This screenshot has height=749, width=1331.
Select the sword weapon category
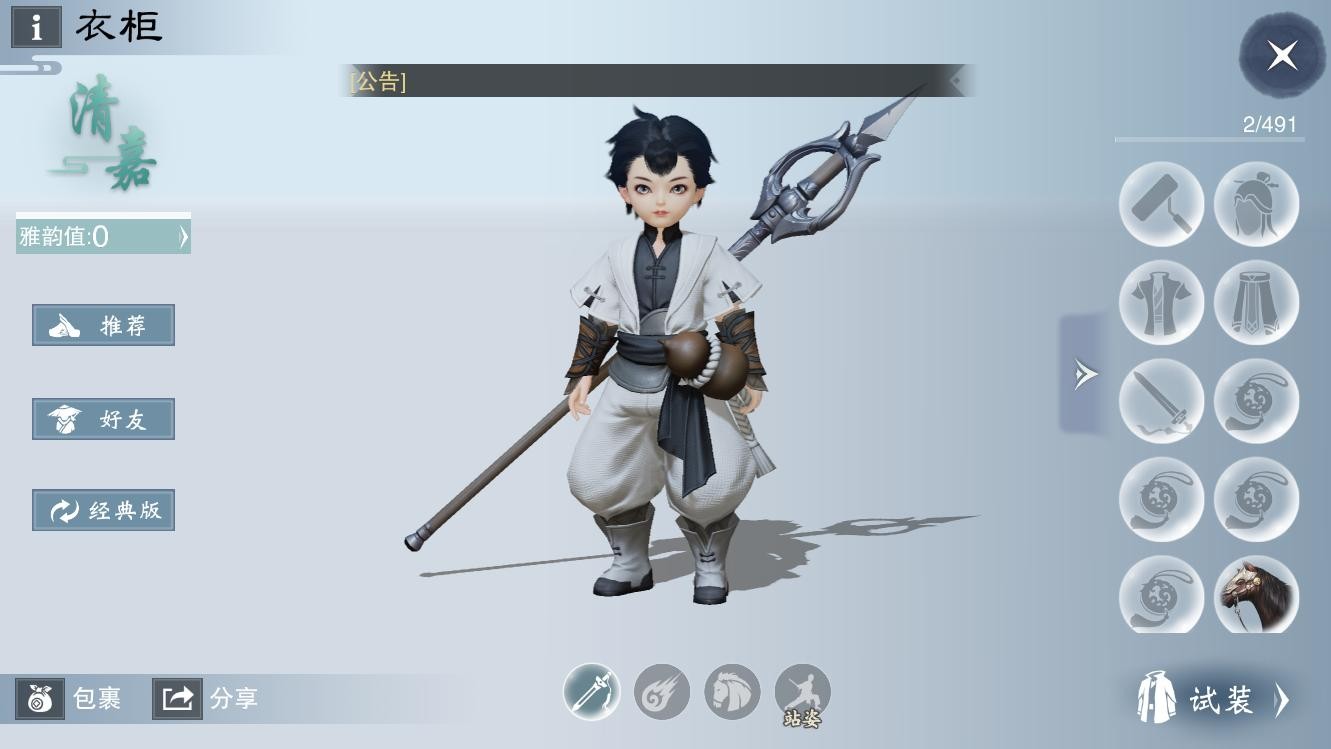click(1161, 400)
